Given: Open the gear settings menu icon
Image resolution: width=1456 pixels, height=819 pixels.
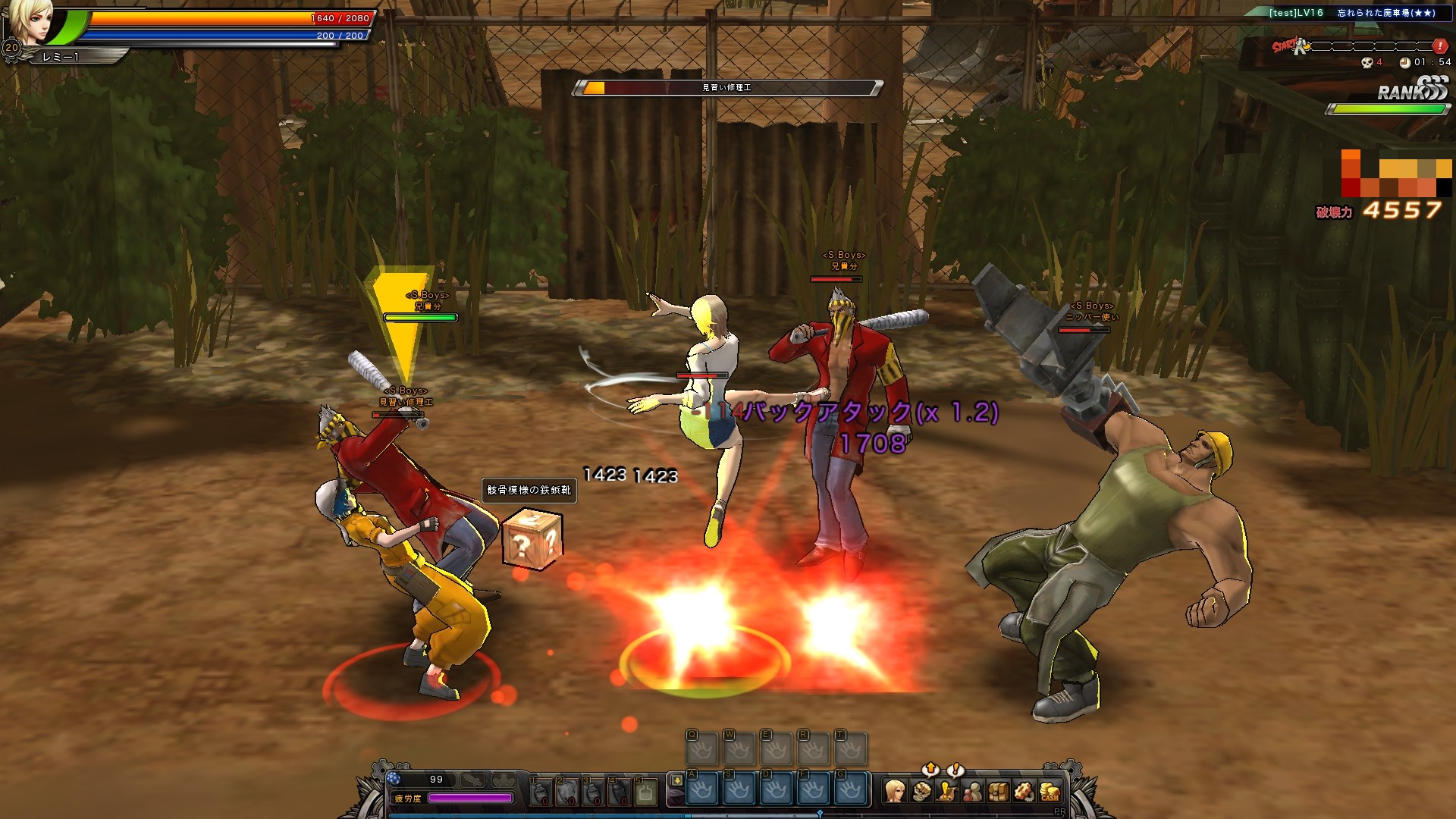Looking at the screenshot, I should pyautogui.click(x=1025, y=792).
